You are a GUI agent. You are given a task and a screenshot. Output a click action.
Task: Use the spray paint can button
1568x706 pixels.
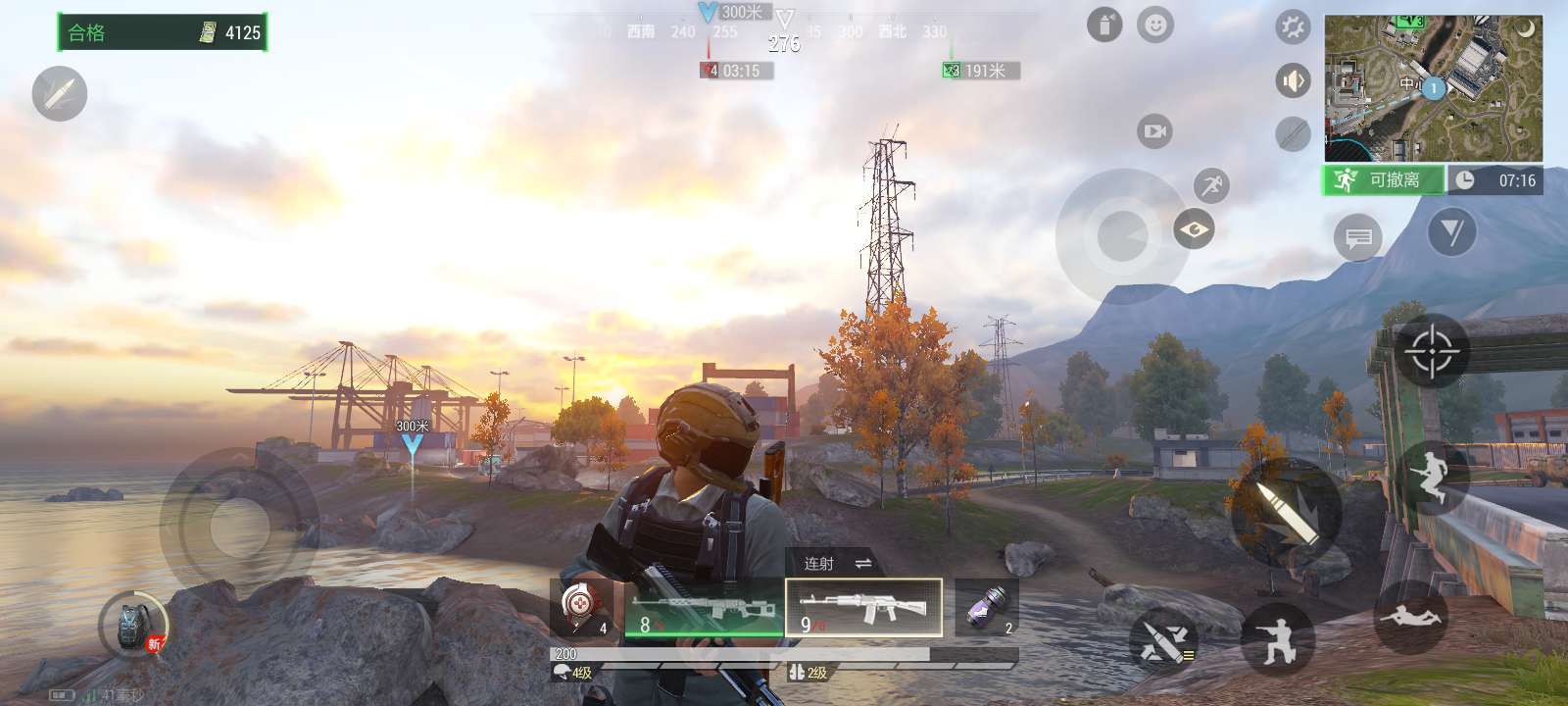click(1104, 25)
